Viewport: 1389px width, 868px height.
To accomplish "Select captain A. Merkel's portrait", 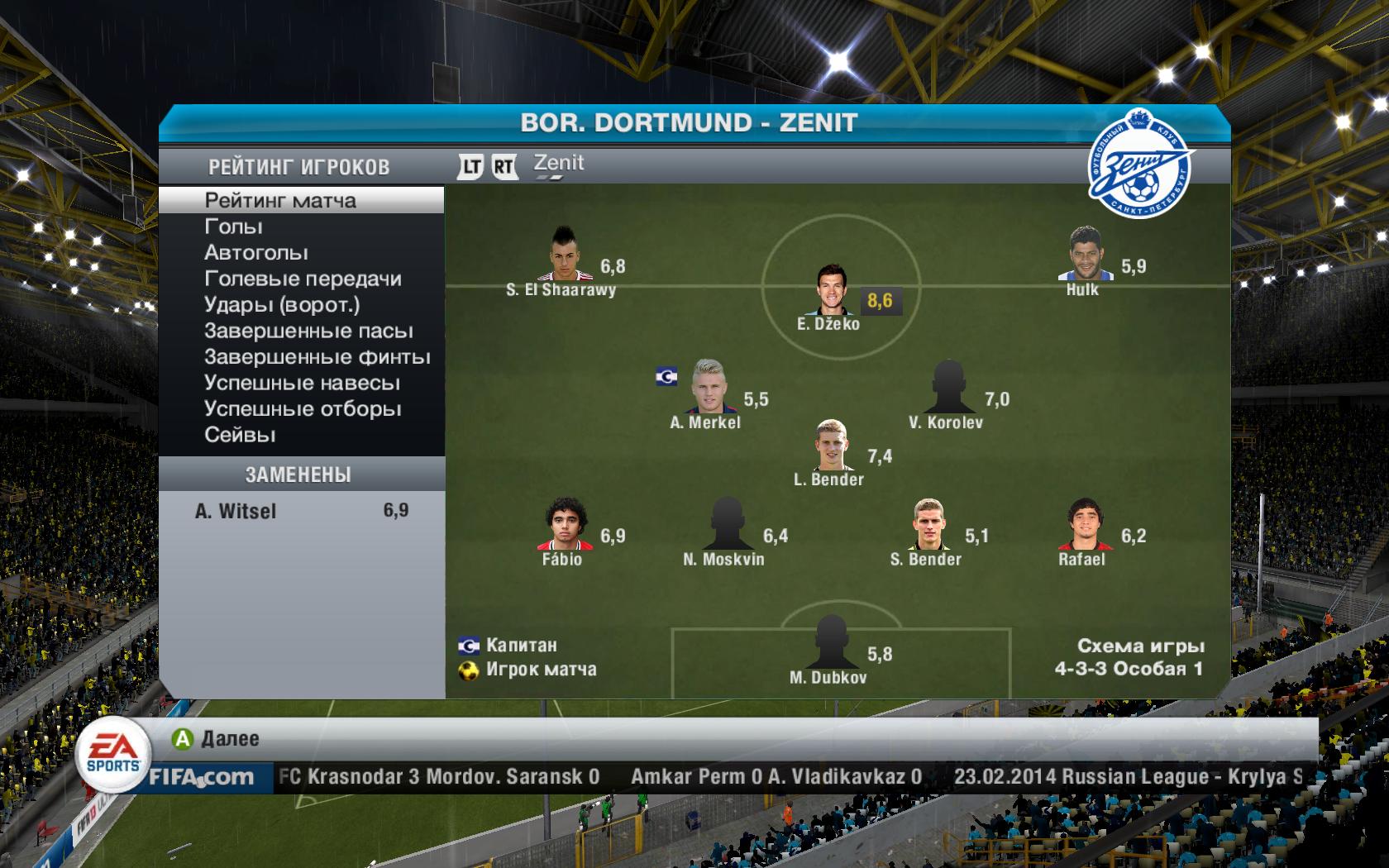I will coord(705,386).
